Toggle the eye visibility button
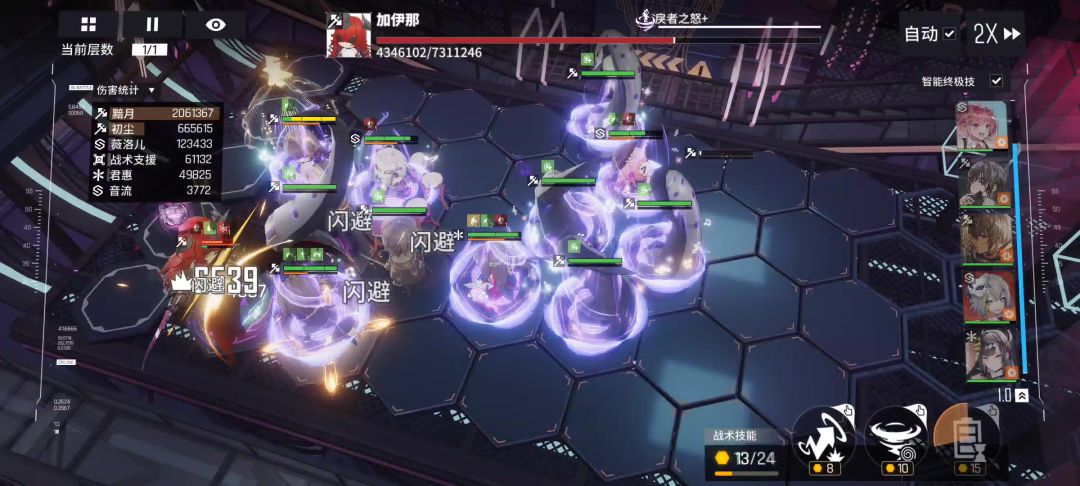Viewport: 1080px width, 486px height. (216, 25)
